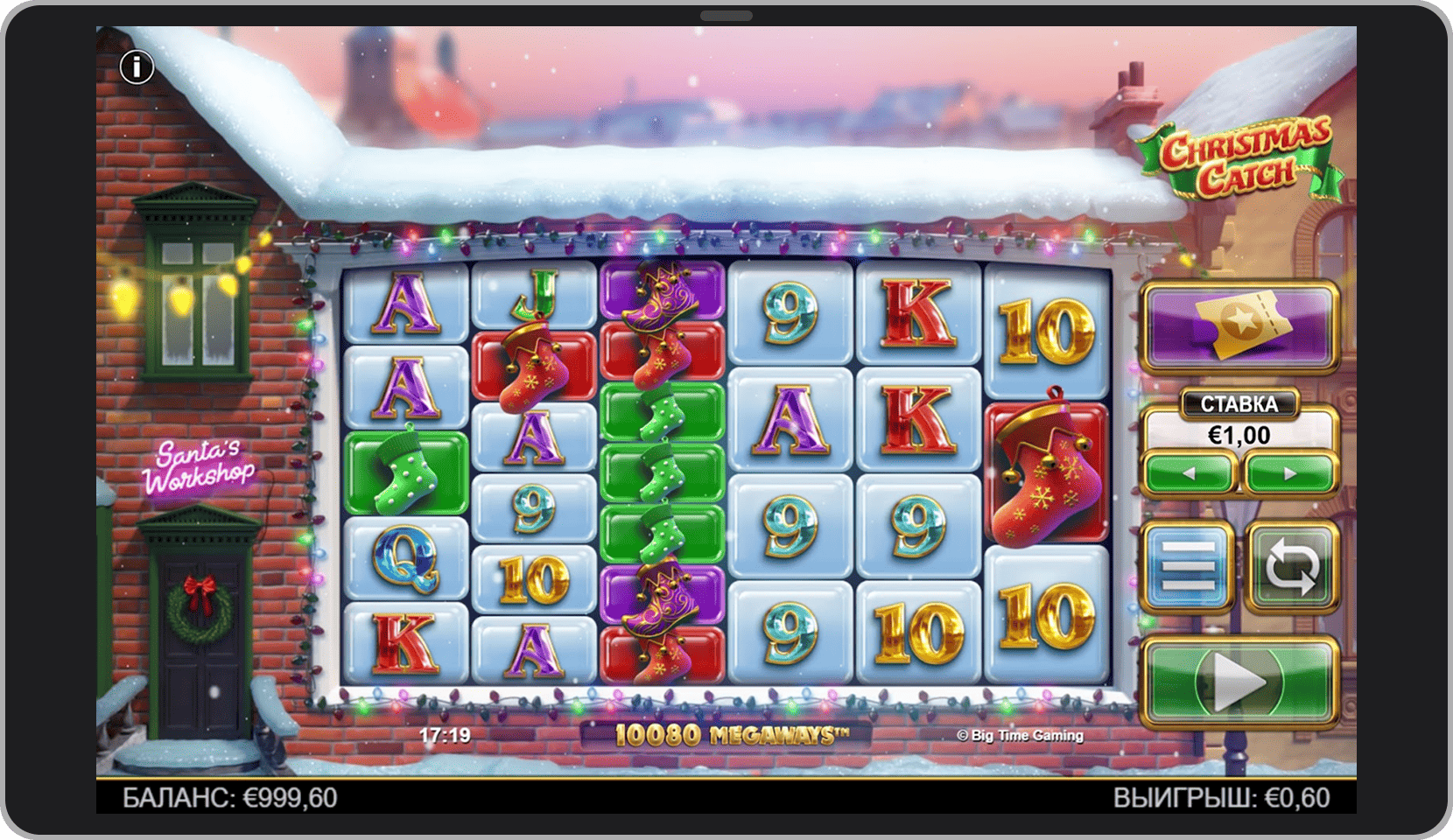Click the БАЛАНС balance display
This screenshot has height=840, width=1453.
(x=232, y=797)
